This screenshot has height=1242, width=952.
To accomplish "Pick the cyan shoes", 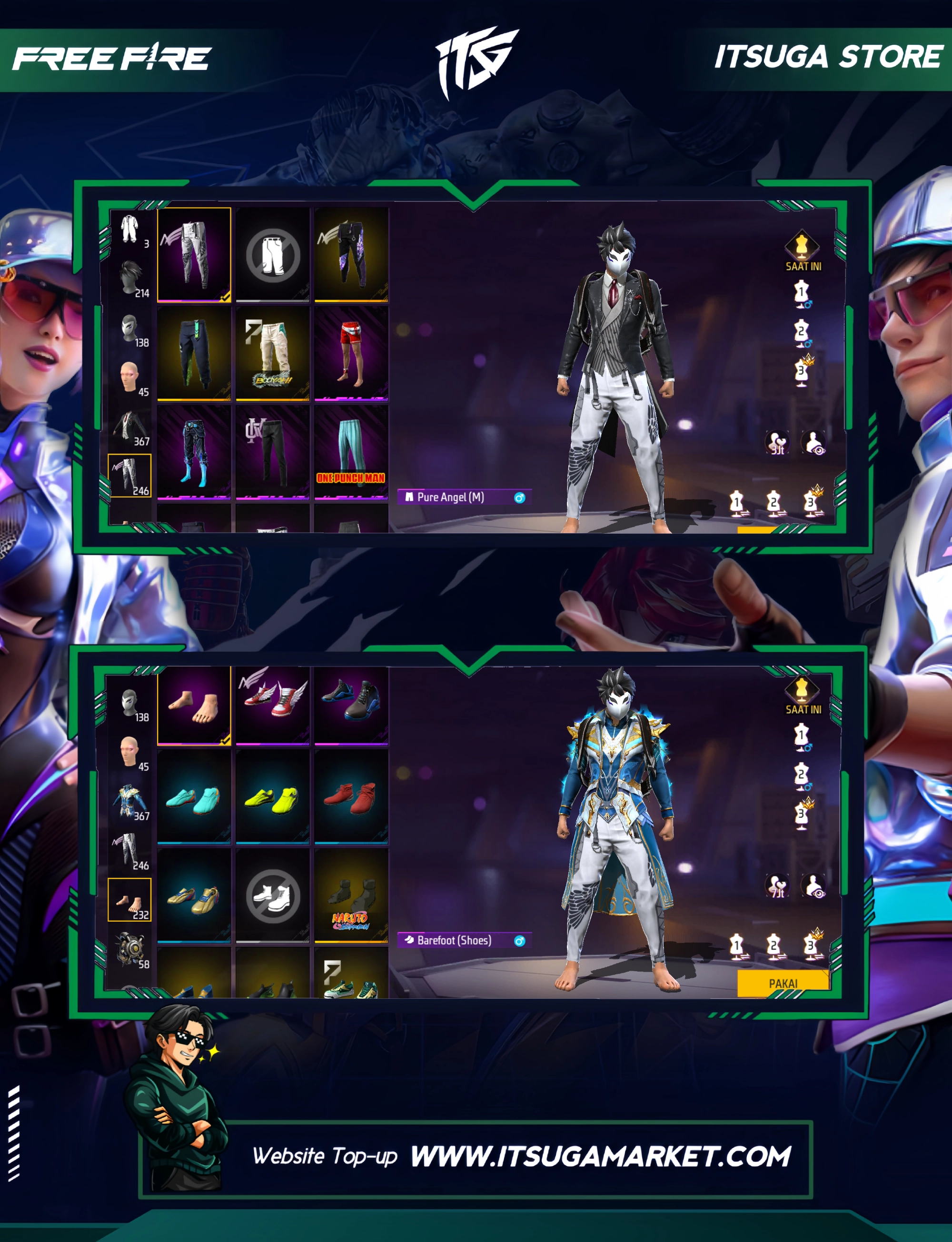I will click(194, 799).
